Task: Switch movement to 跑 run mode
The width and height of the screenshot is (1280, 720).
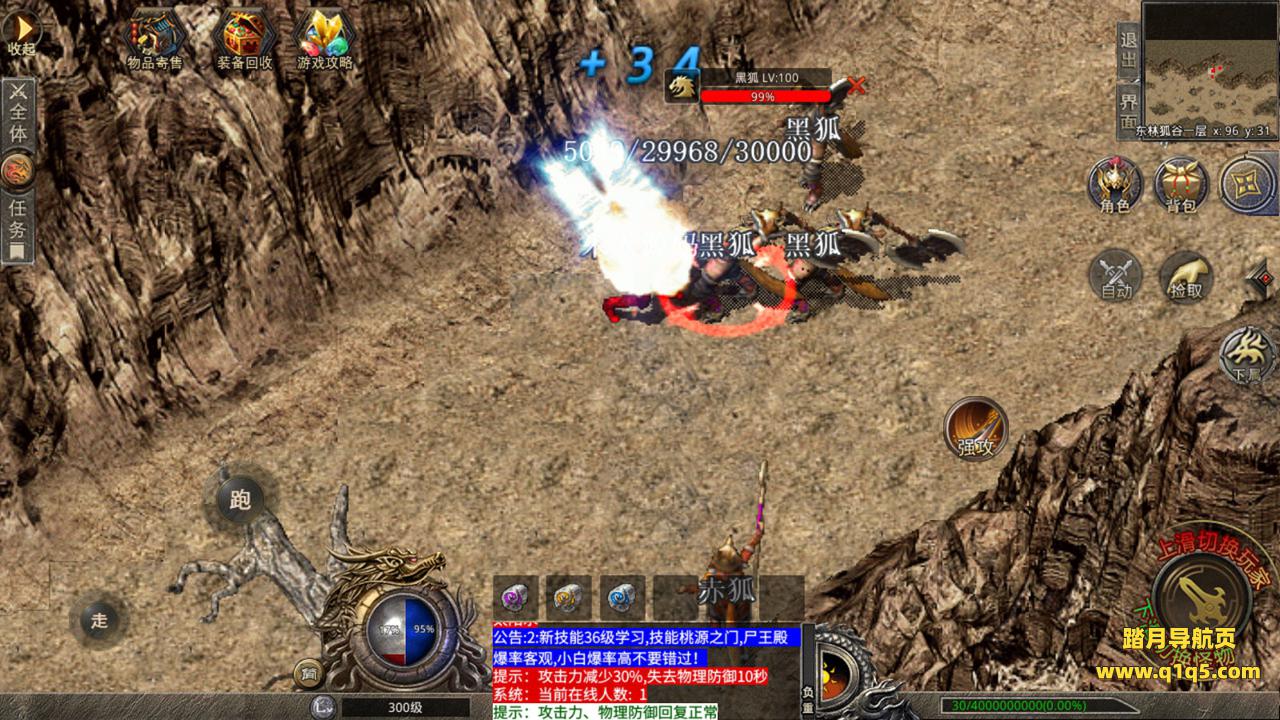Action: pos(240,497)
